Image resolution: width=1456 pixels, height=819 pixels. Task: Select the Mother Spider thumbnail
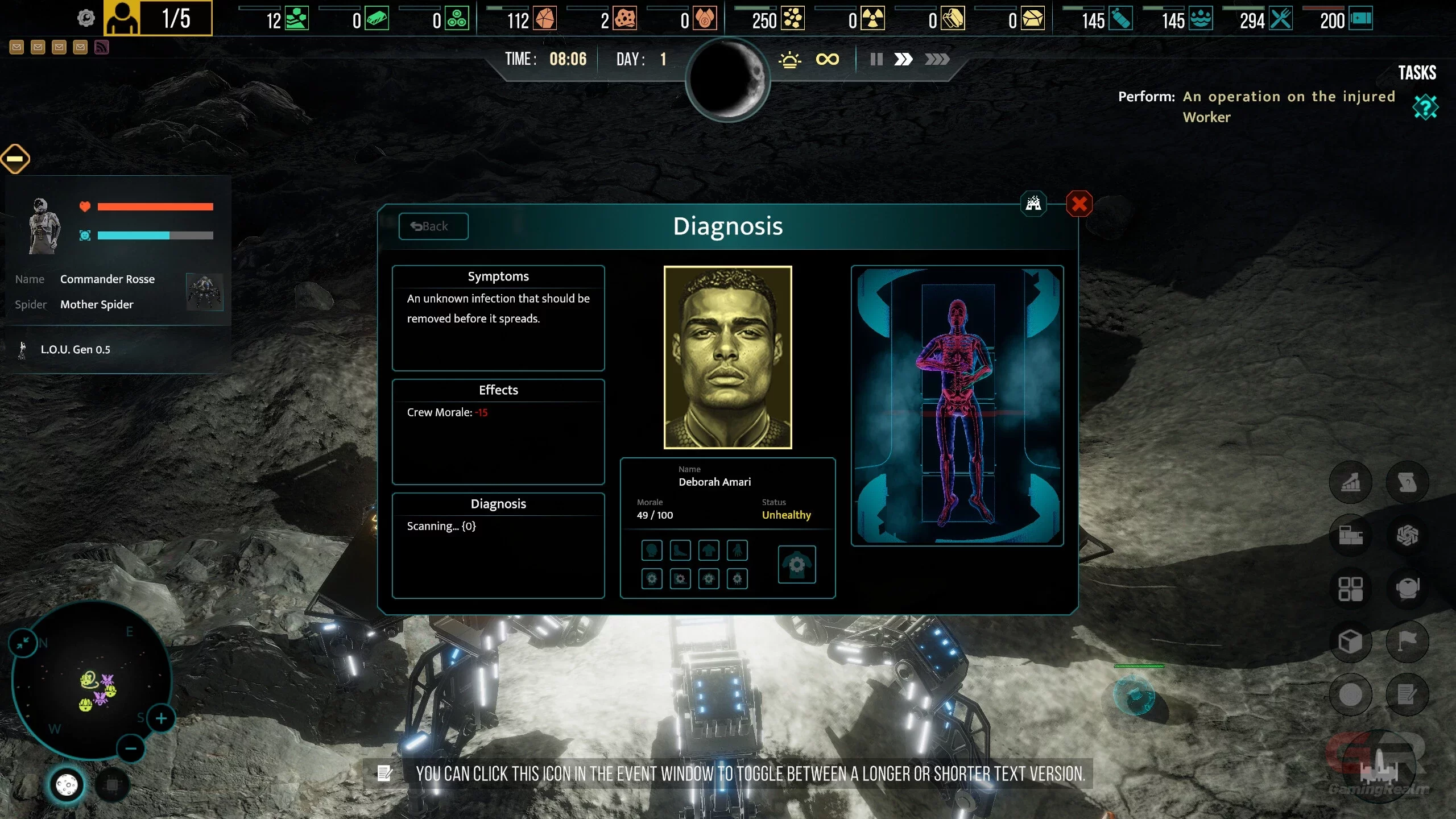pos(204,292)
